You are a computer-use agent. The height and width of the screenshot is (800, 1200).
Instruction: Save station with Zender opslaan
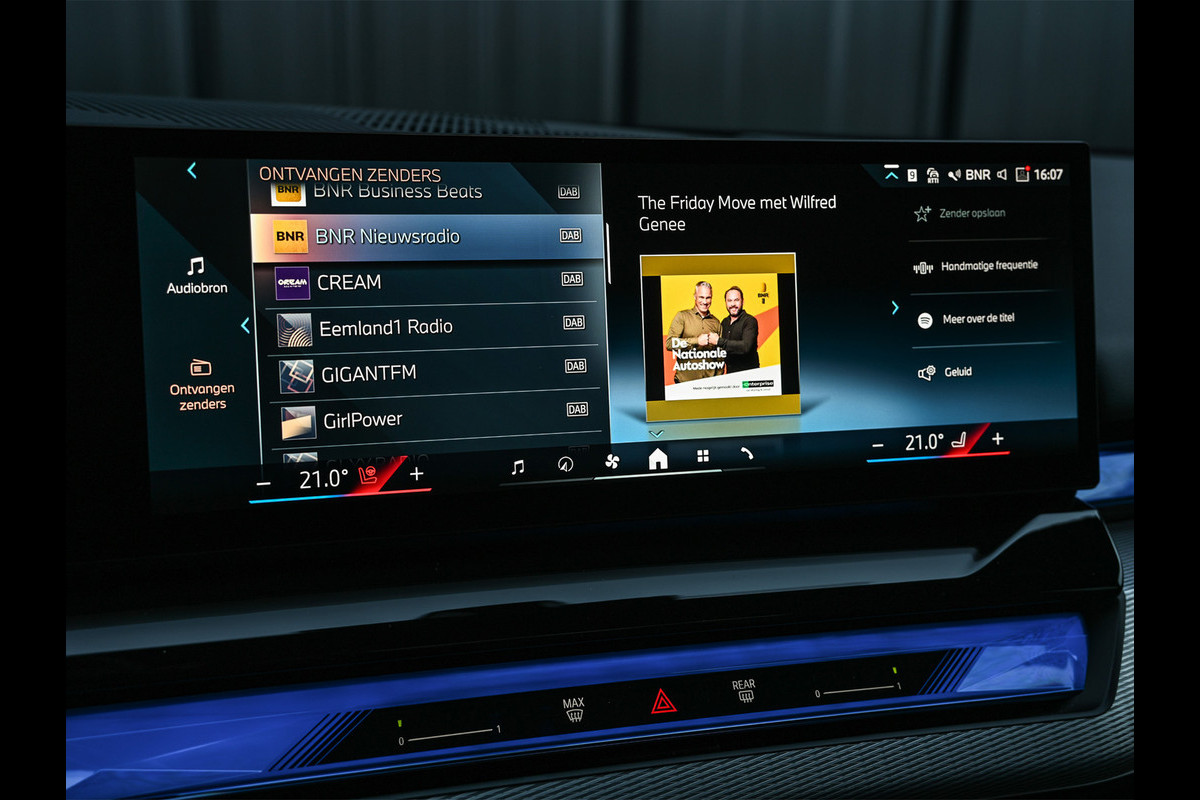click(x=972, y=213)
